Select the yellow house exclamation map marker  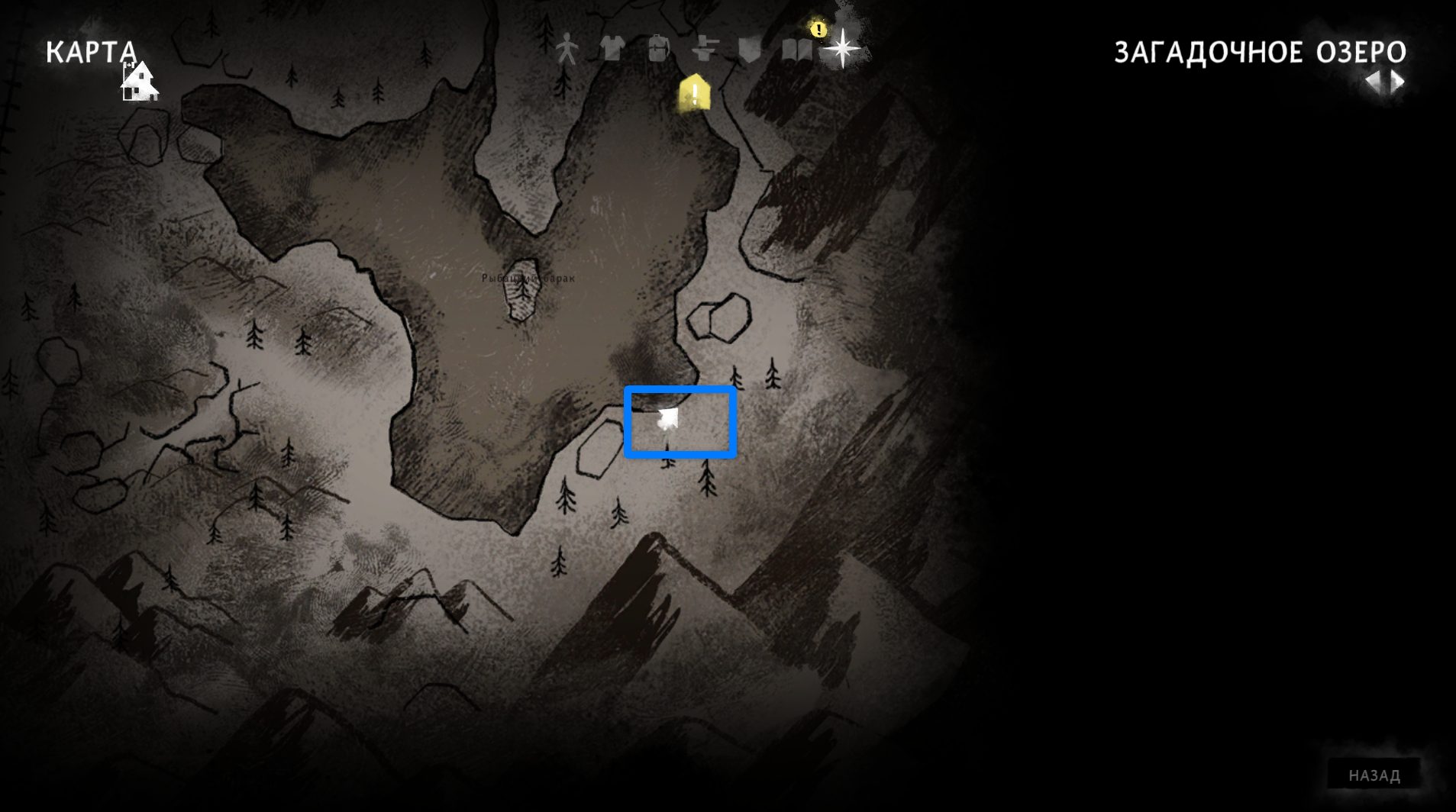[695, 94]
